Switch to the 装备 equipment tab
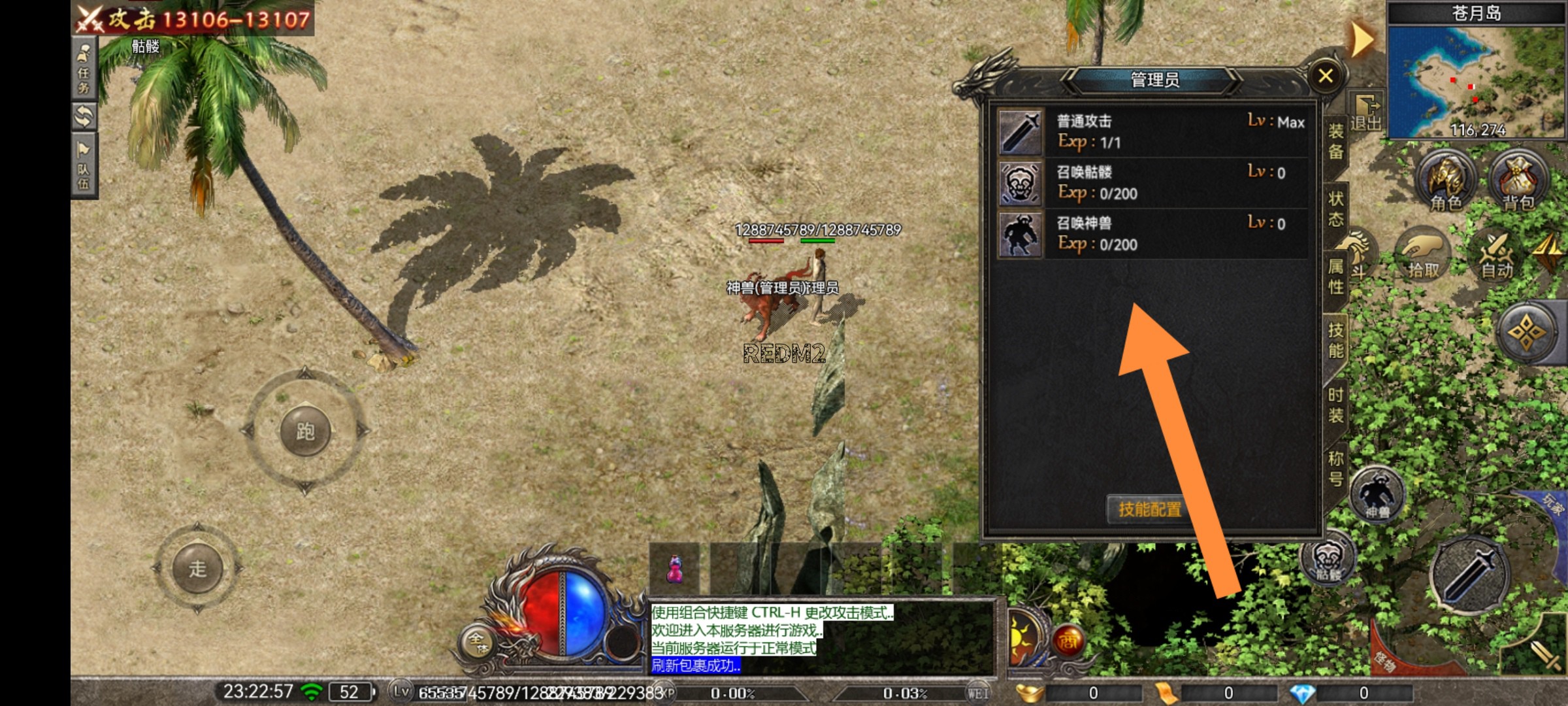The width and height of the screenshot is (1568, 706). click(x=1335, y=141)
